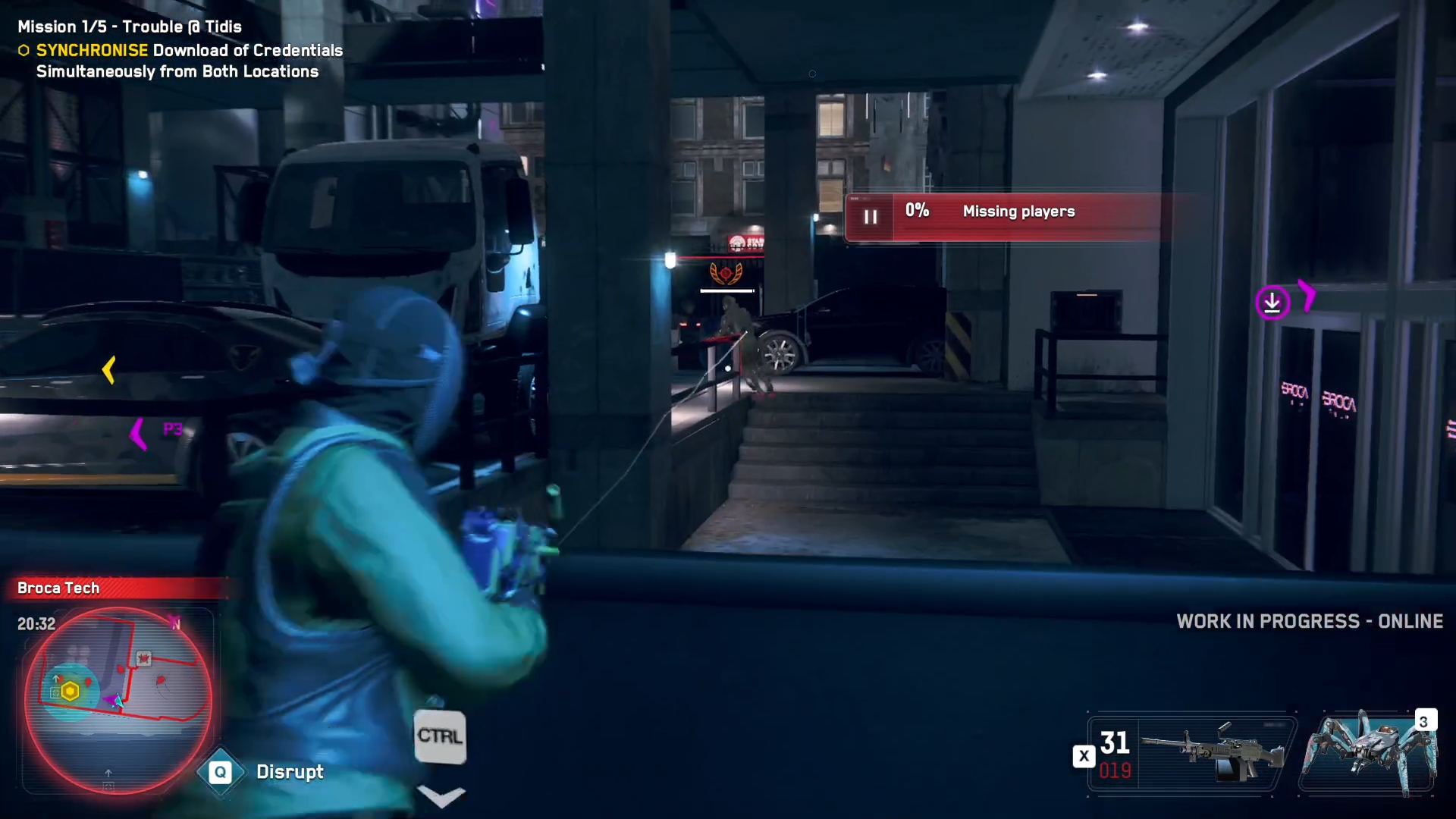This screenshot has height=819, width=1456.
Task: Click the pause icon on Missing players bar
Action: [x=871, y=216]
